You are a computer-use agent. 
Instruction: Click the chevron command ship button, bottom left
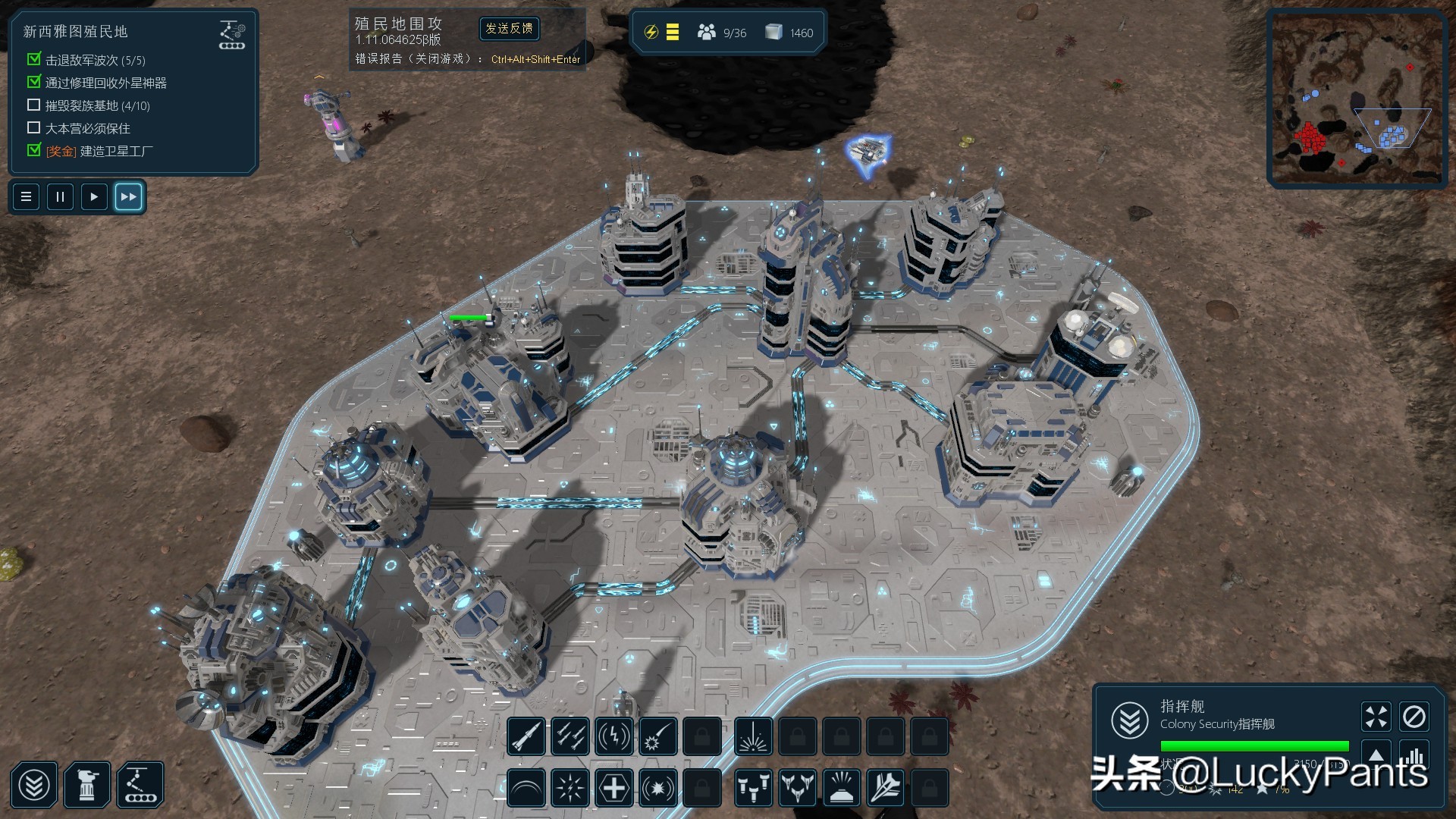[x=34, y=786]
